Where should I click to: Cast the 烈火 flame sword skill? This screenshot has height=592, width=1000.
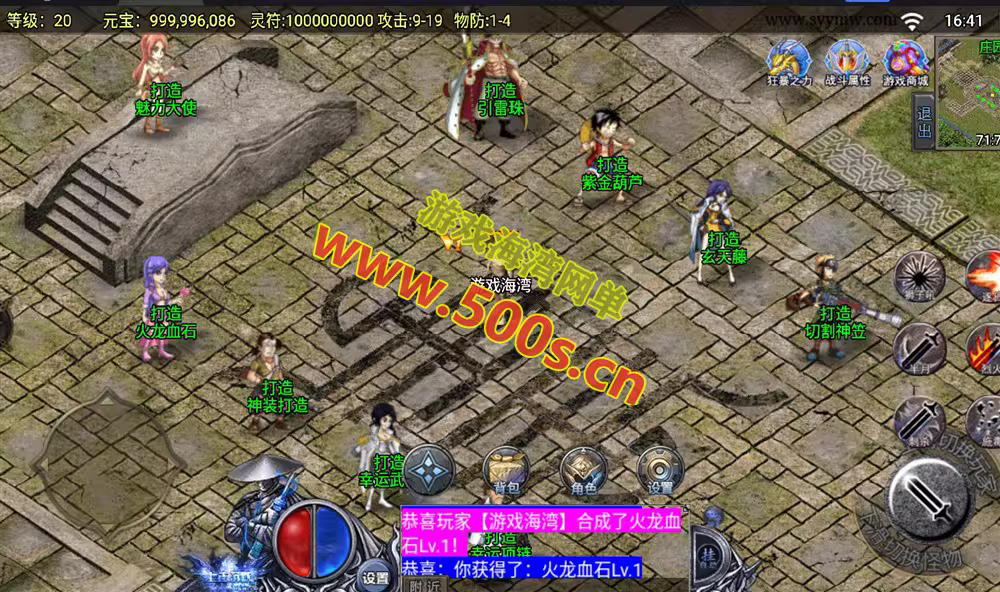(x=985, y=349)
